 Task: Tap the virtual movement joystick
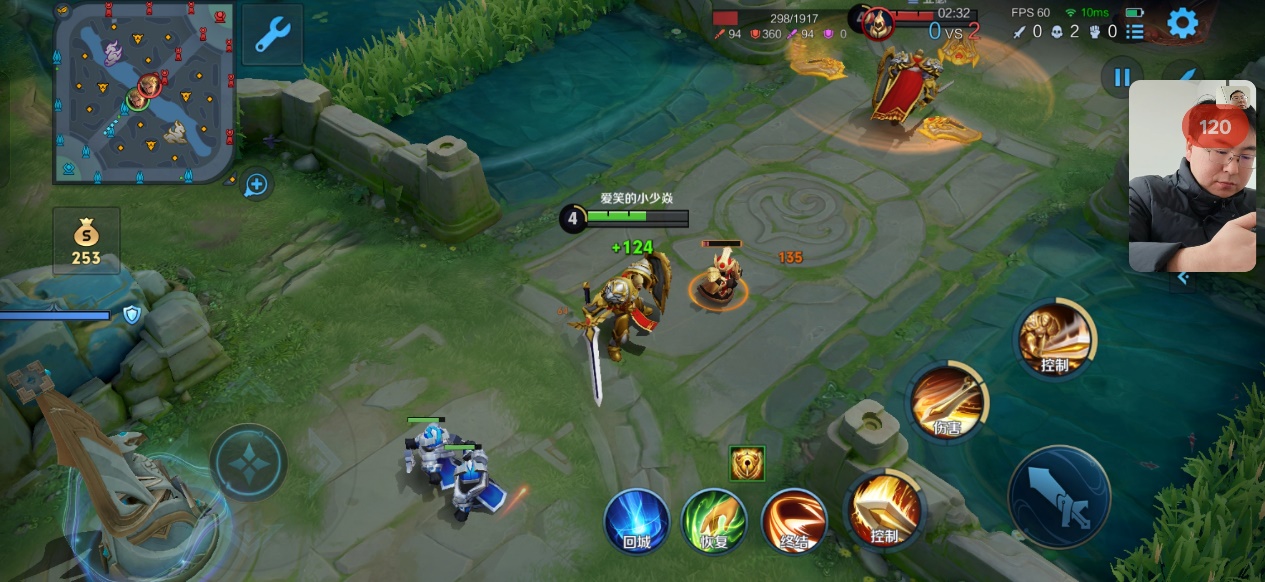pyautogui.click(x=248, y=464)
